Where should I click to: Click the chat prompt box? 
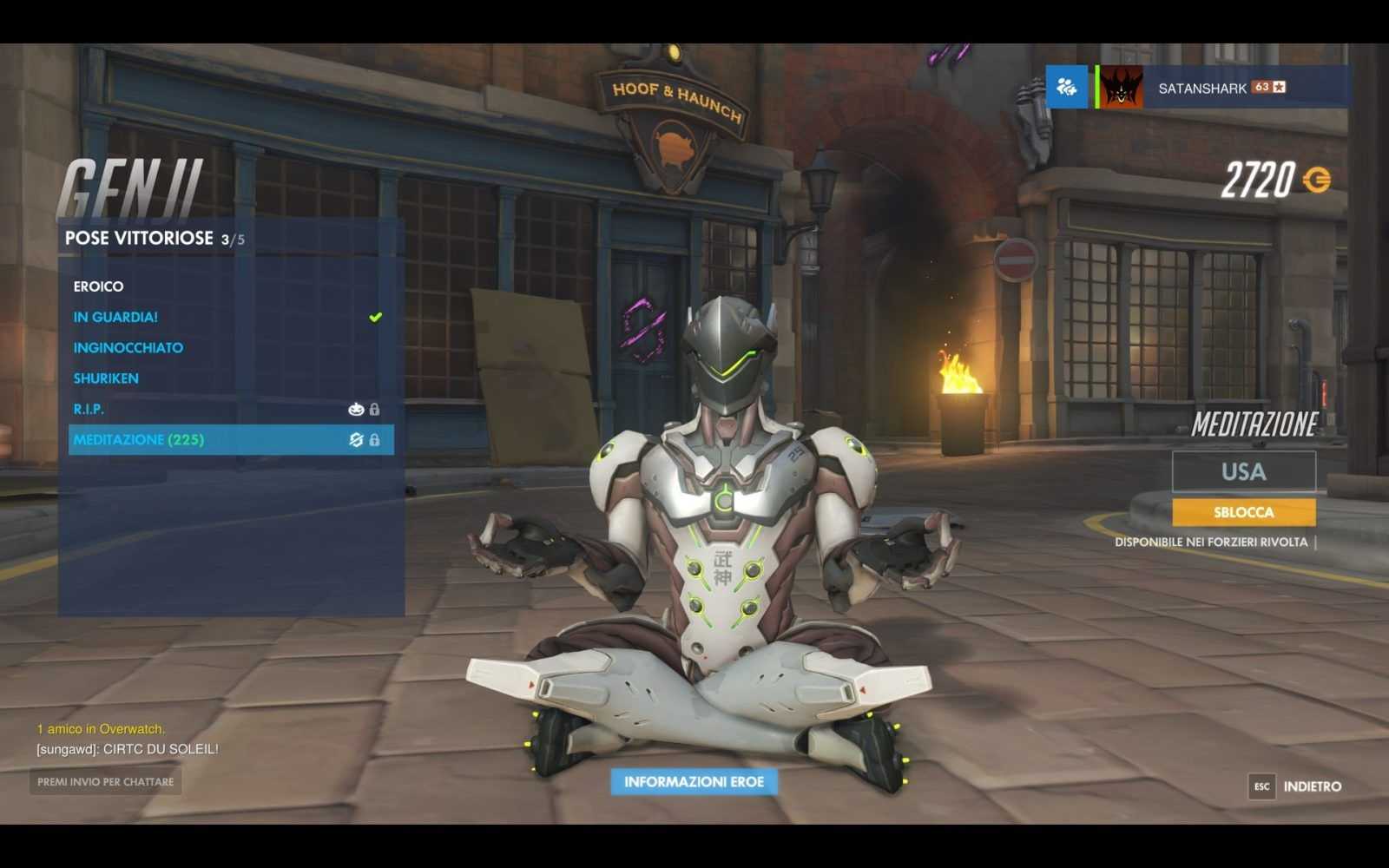(105, 781)
